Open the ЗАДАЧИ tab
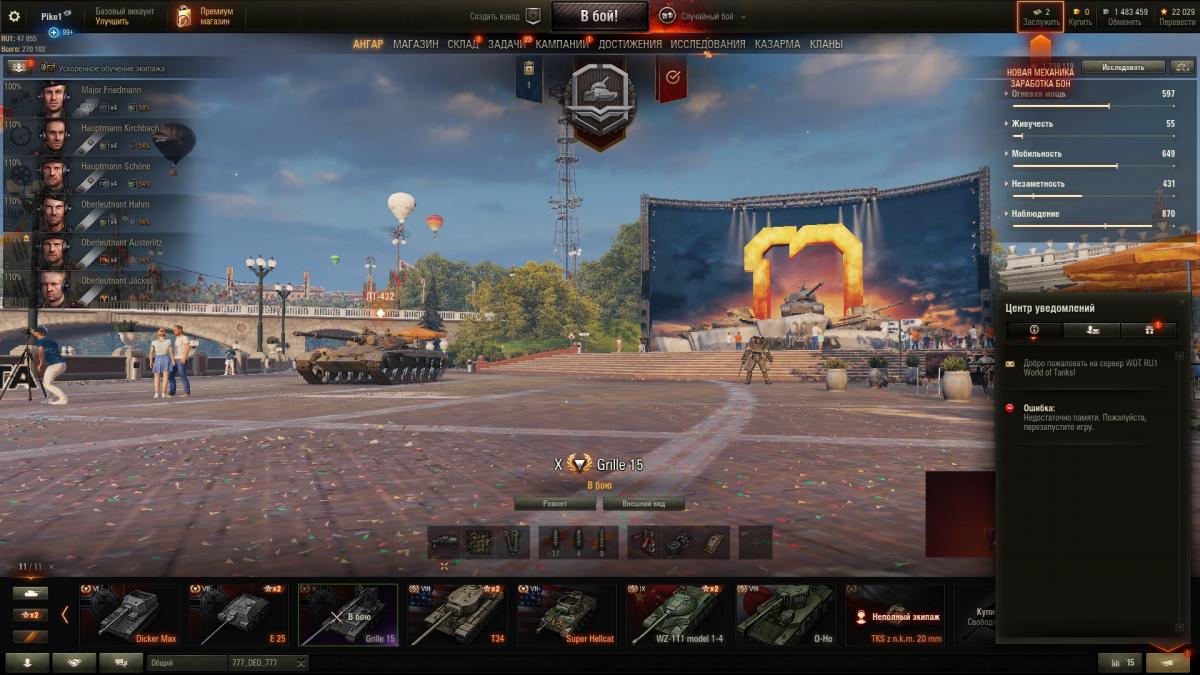 tap(507, 44)
